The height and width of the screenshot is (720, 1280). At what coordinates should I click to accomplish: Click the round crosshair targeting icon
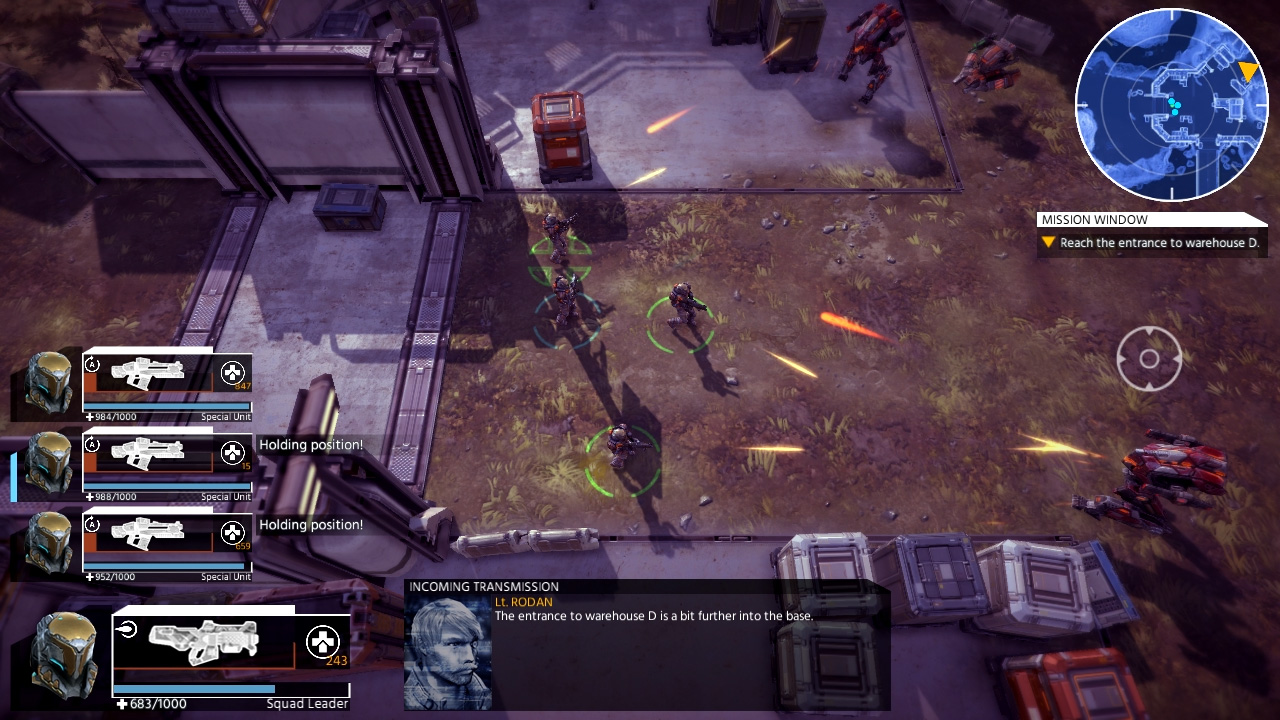pos(1149,358)
